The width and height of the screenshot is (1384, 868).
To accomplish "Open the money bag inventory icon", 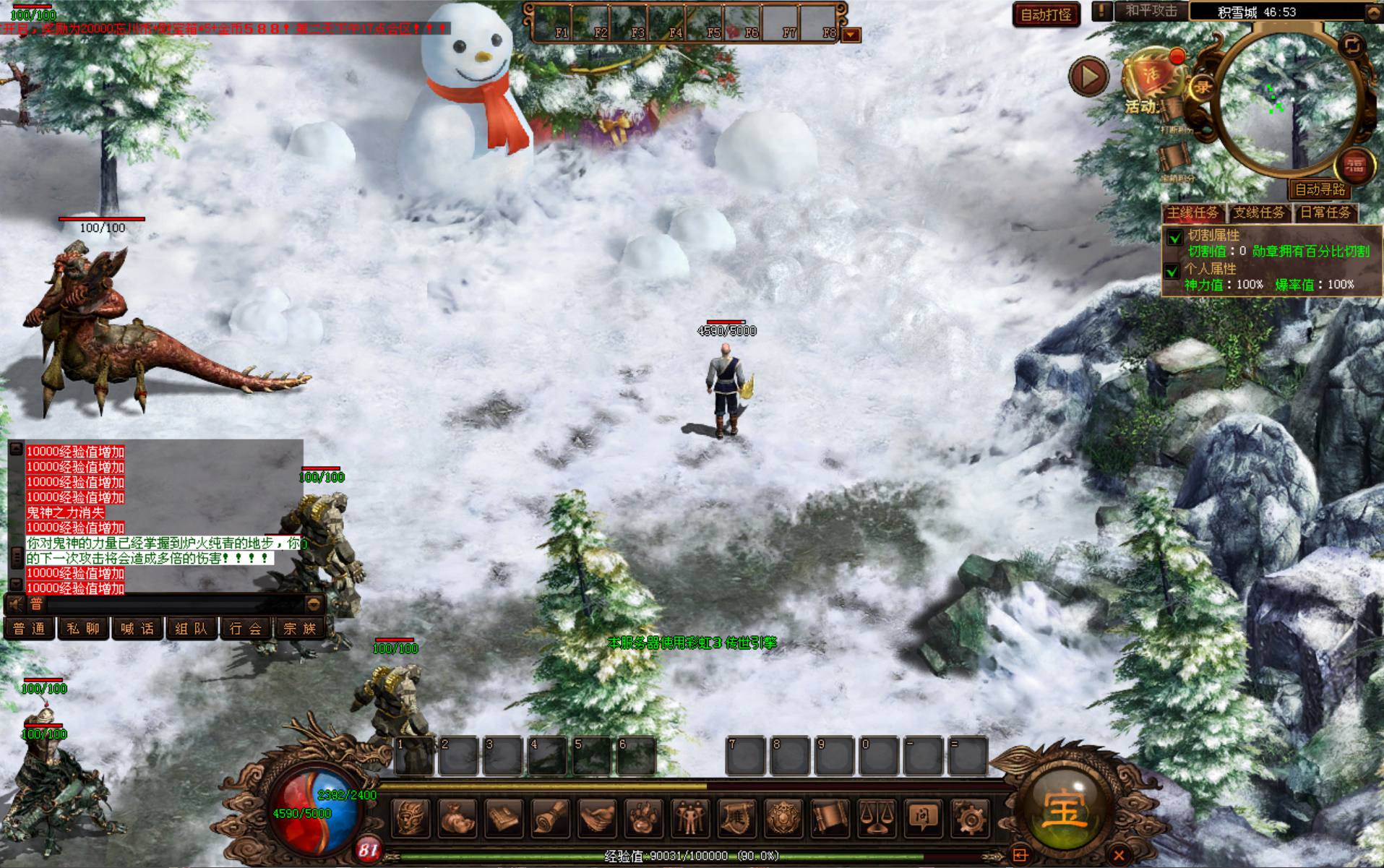I will point(457,818).
